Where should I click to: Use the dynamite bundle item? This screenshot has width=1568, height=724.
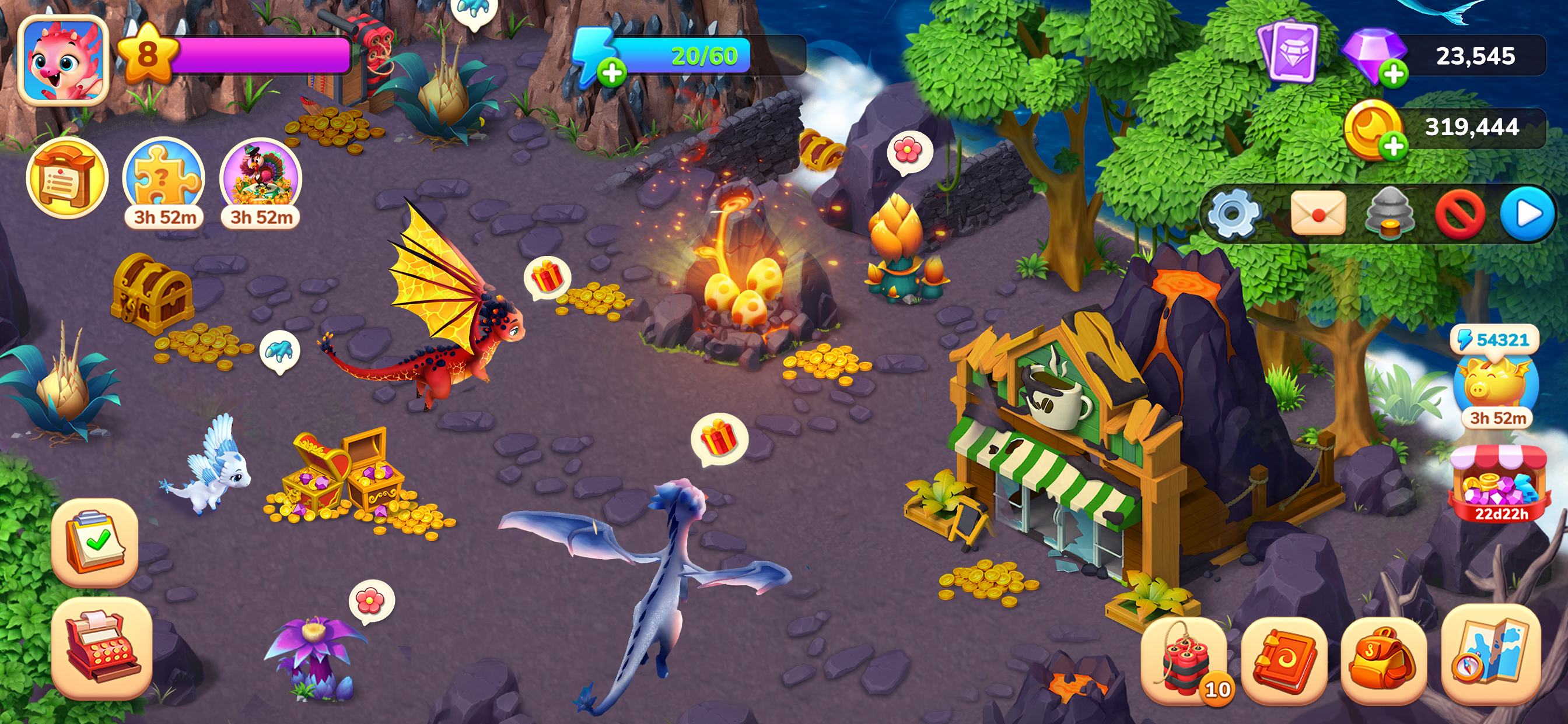coord(1185,661)
